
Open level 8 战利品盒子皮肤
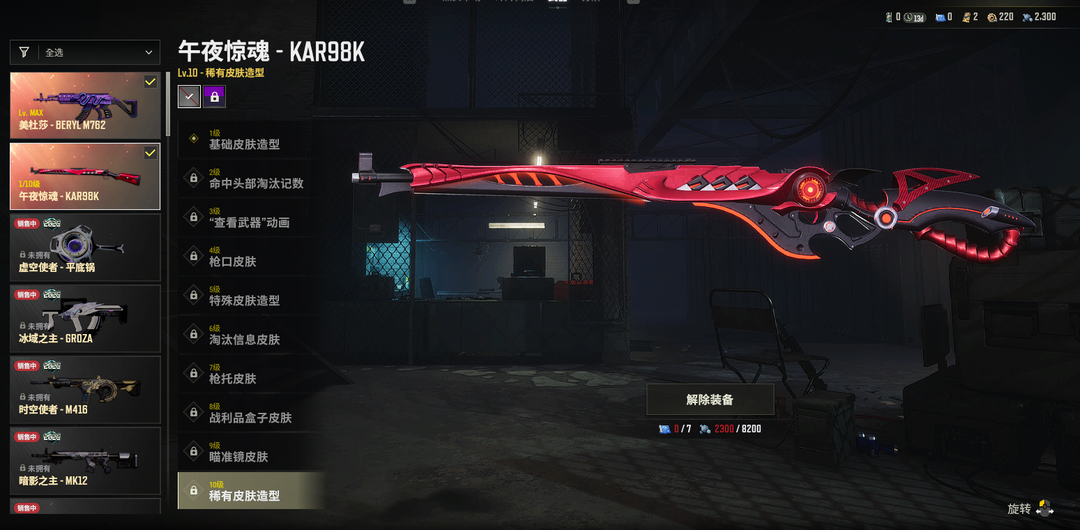(250, 412)
